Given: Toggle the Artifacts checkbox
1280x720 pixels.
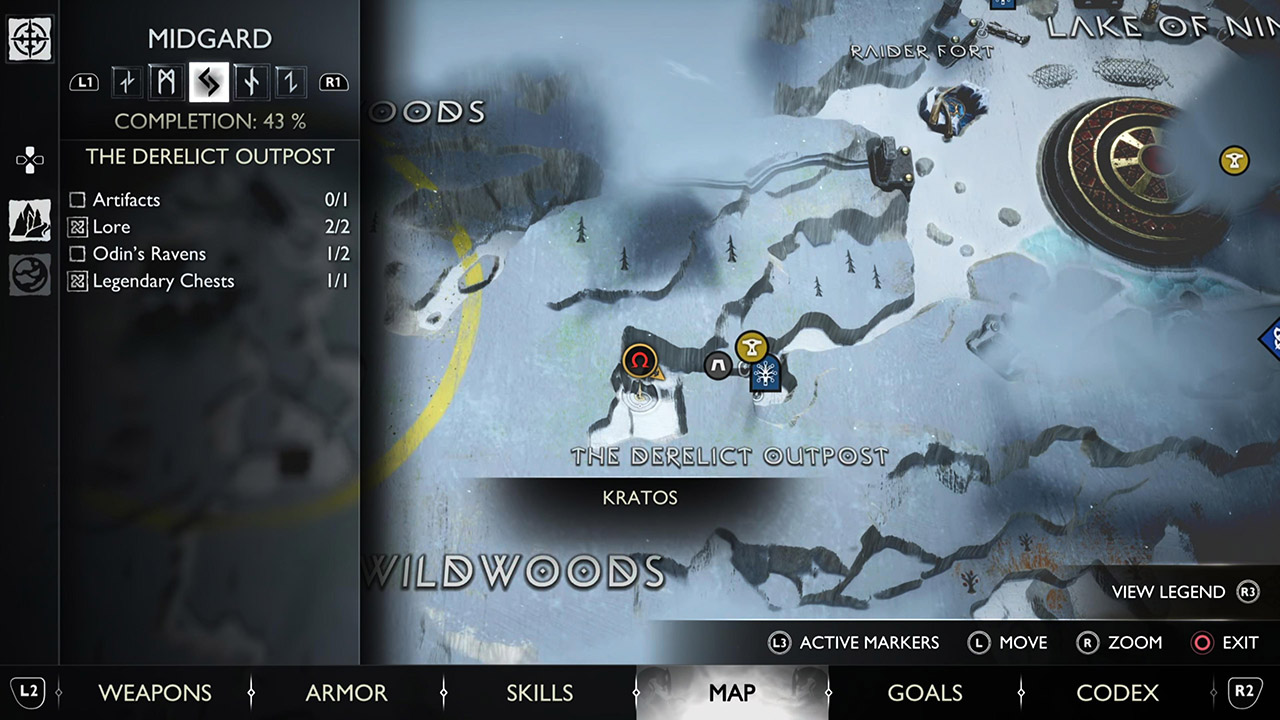Looking at the screenshot, I should pos(77,200).
